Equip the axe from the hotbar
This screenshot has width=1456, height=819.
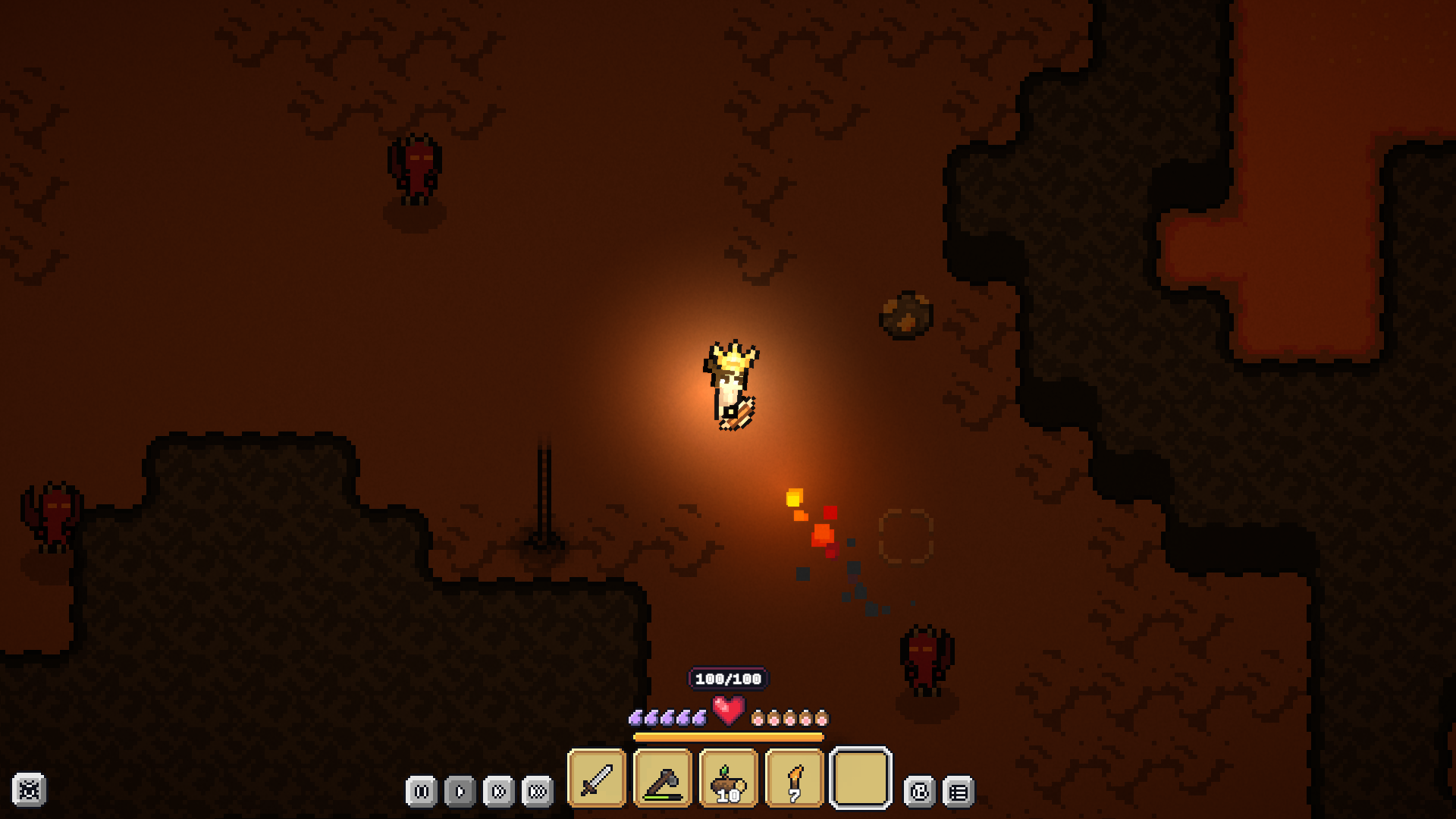tap(663, 779)
